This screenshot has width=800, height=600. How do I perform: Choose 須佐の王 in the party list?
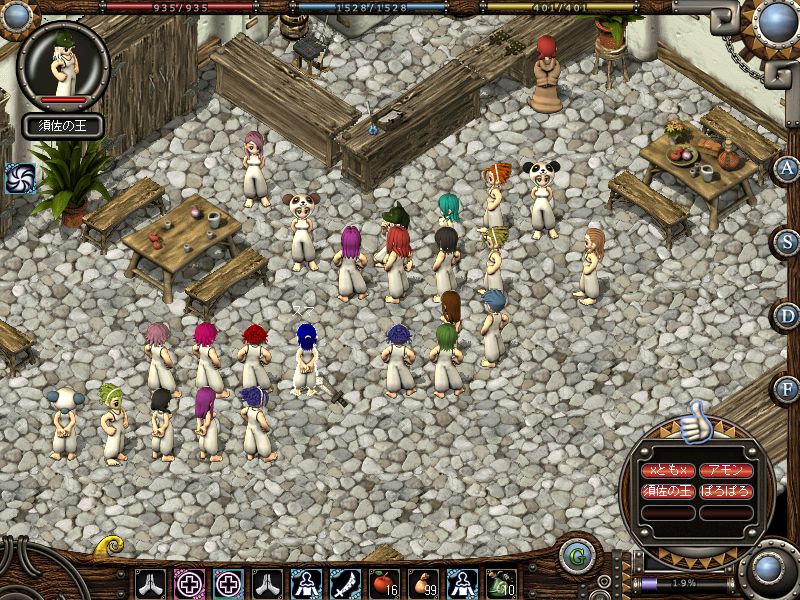pyautogui.click(x=667, y=491)
